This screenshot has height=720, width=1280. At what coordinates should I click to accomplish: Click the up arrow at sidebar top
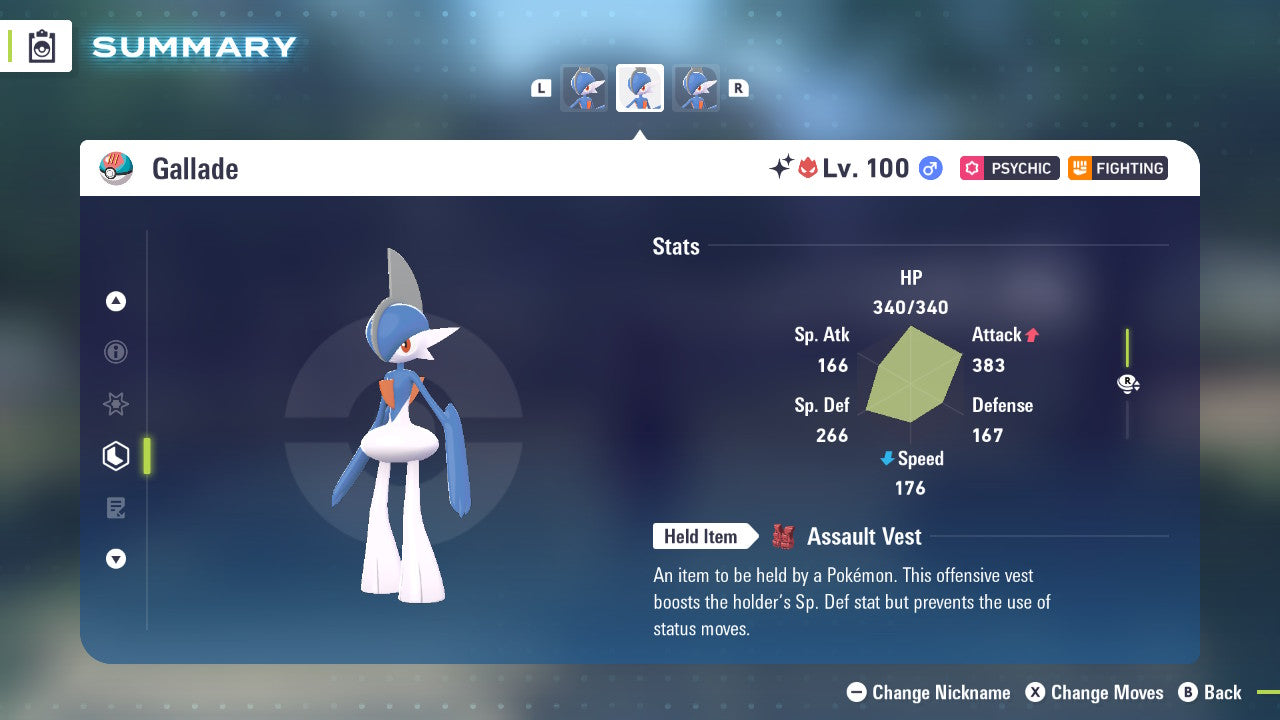coord(115,301)
